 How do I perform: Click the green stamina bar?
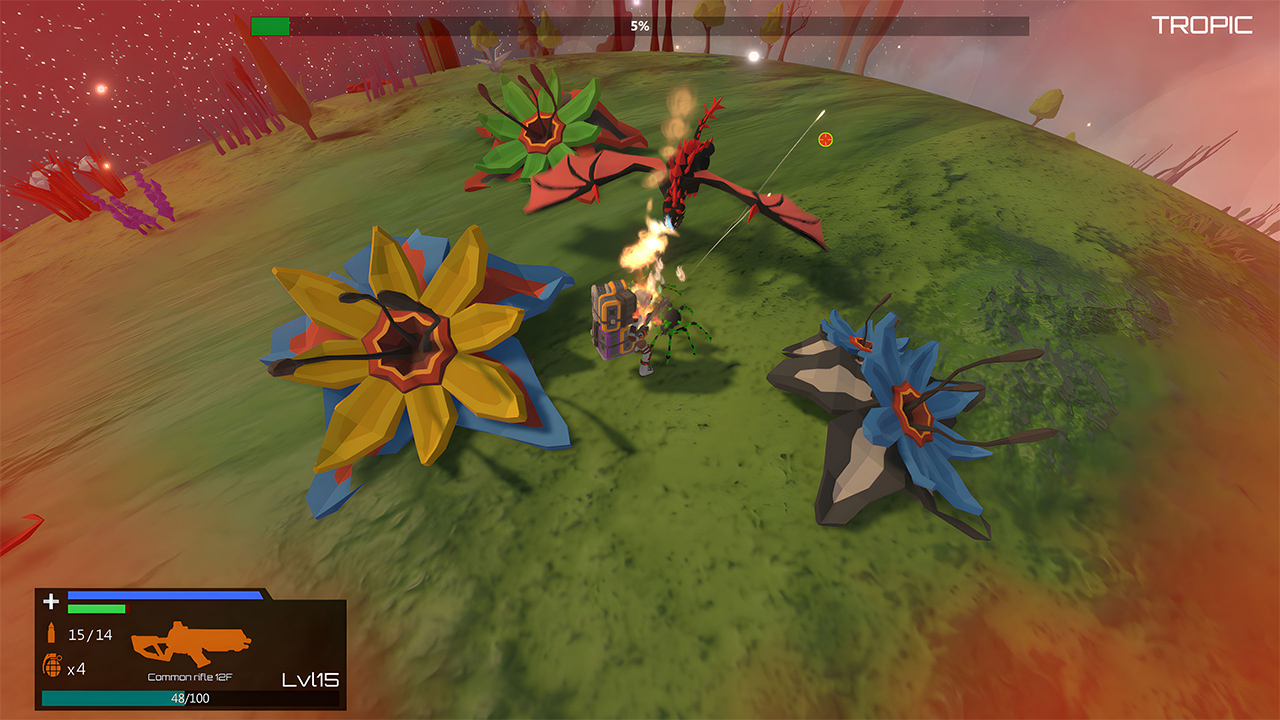pos(95,610)
